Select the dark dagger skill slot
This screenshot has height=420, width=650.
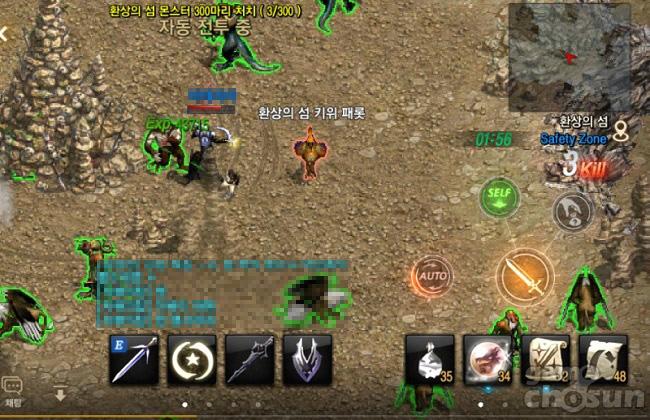[249, 360]
